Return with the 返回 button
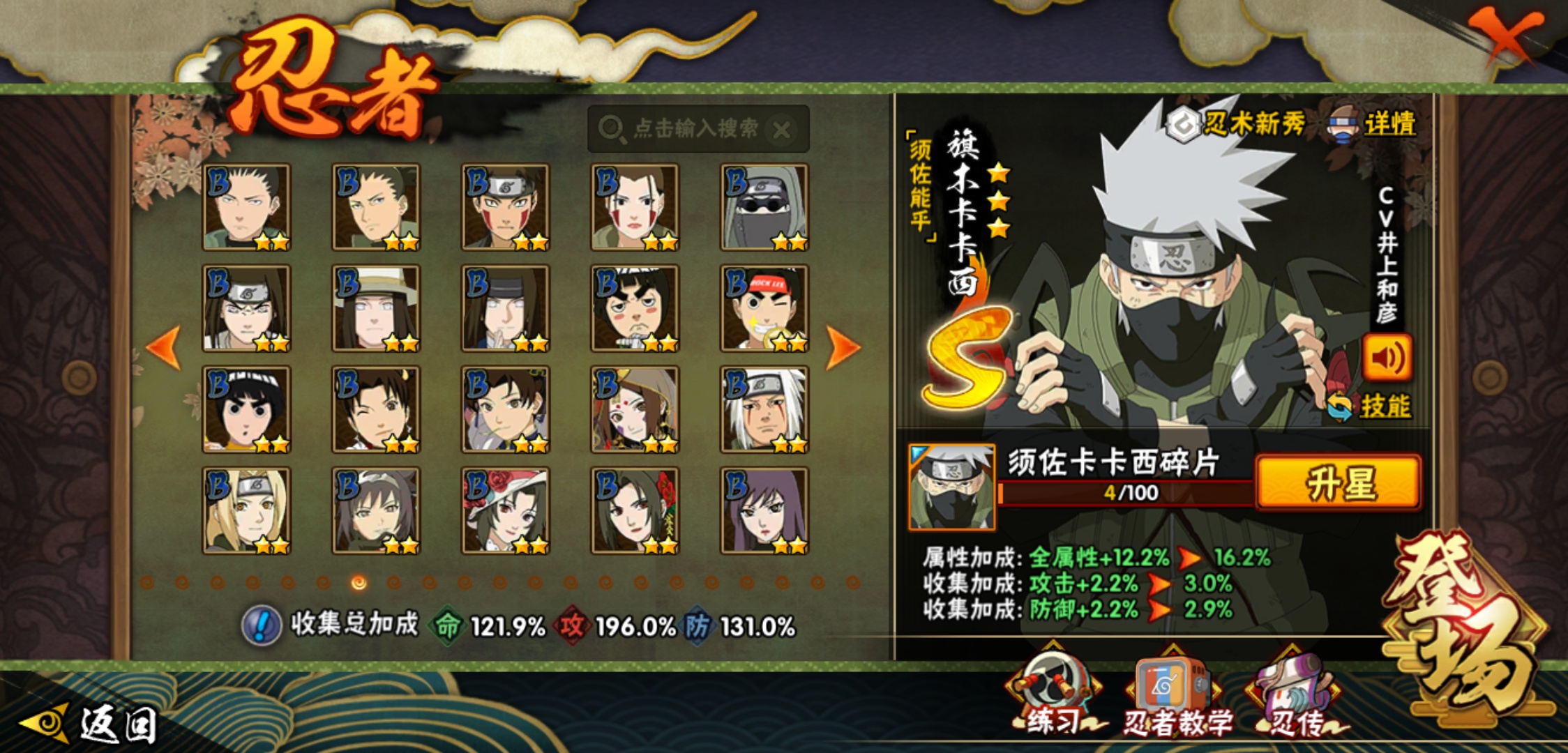The height and width of the screenshot is (753, 1568). click(91, 724)
